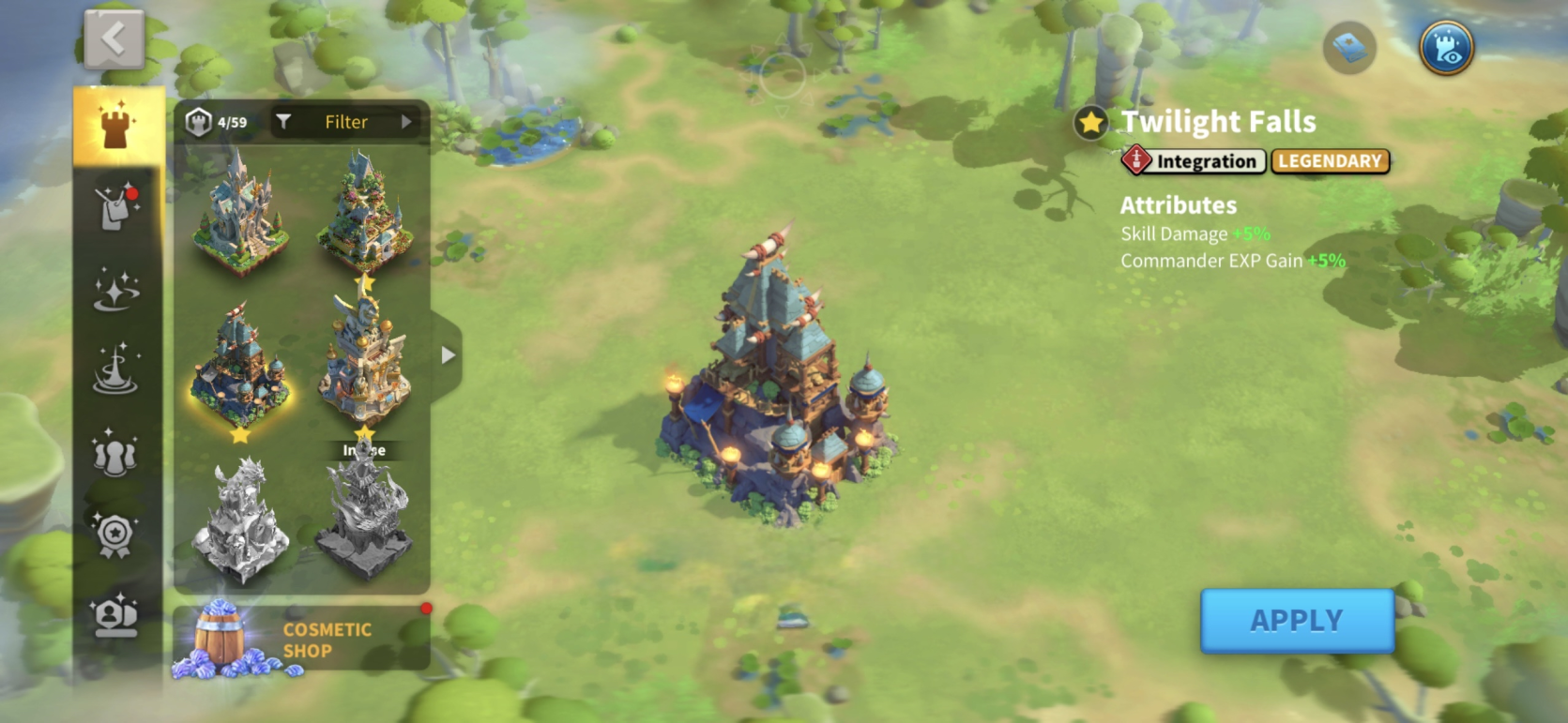Select the locked dark grey flame castle thumbnail

364,519
